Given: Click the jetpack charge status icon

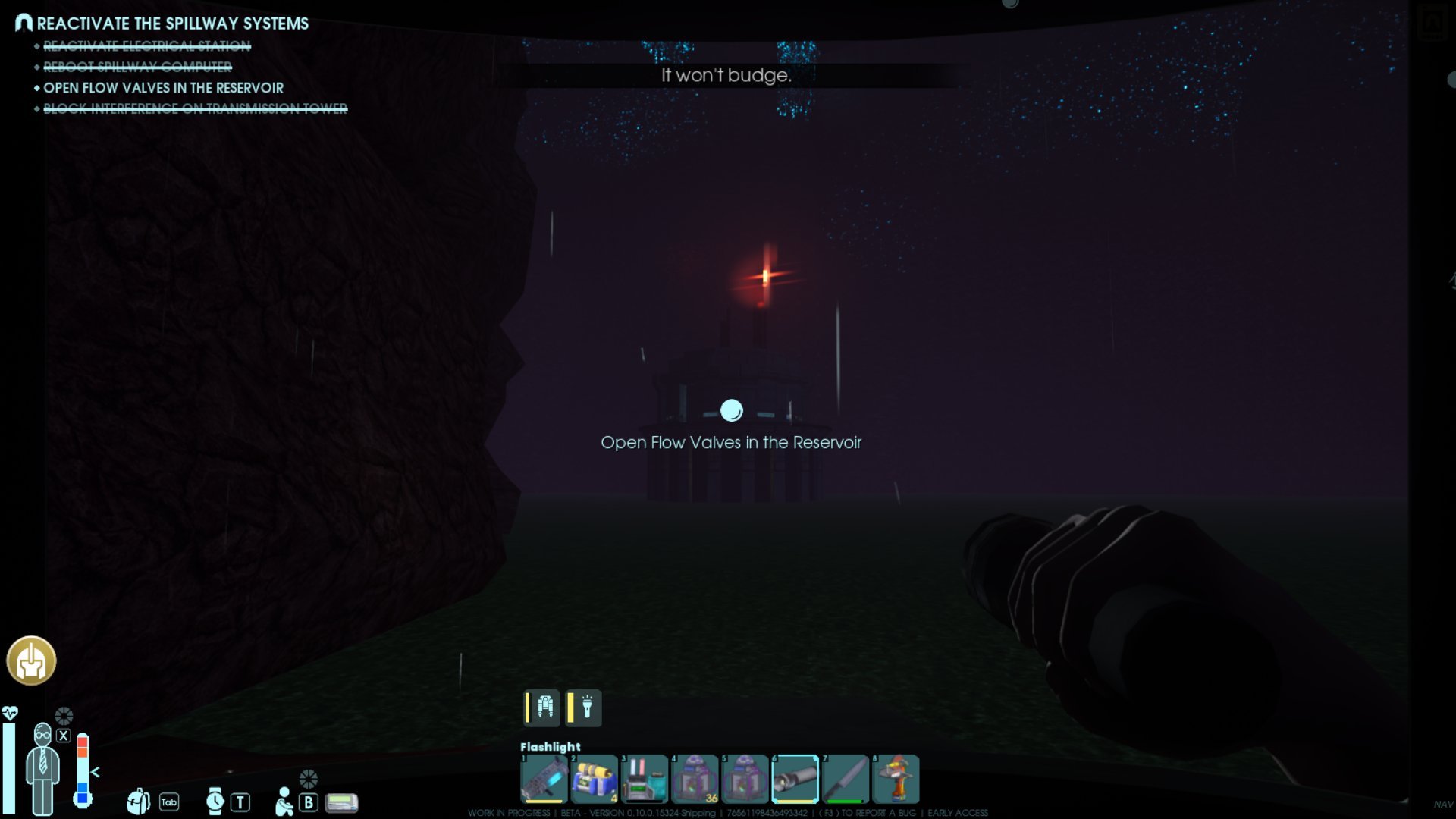Looking at the screenshot, I should pos(543,708).
